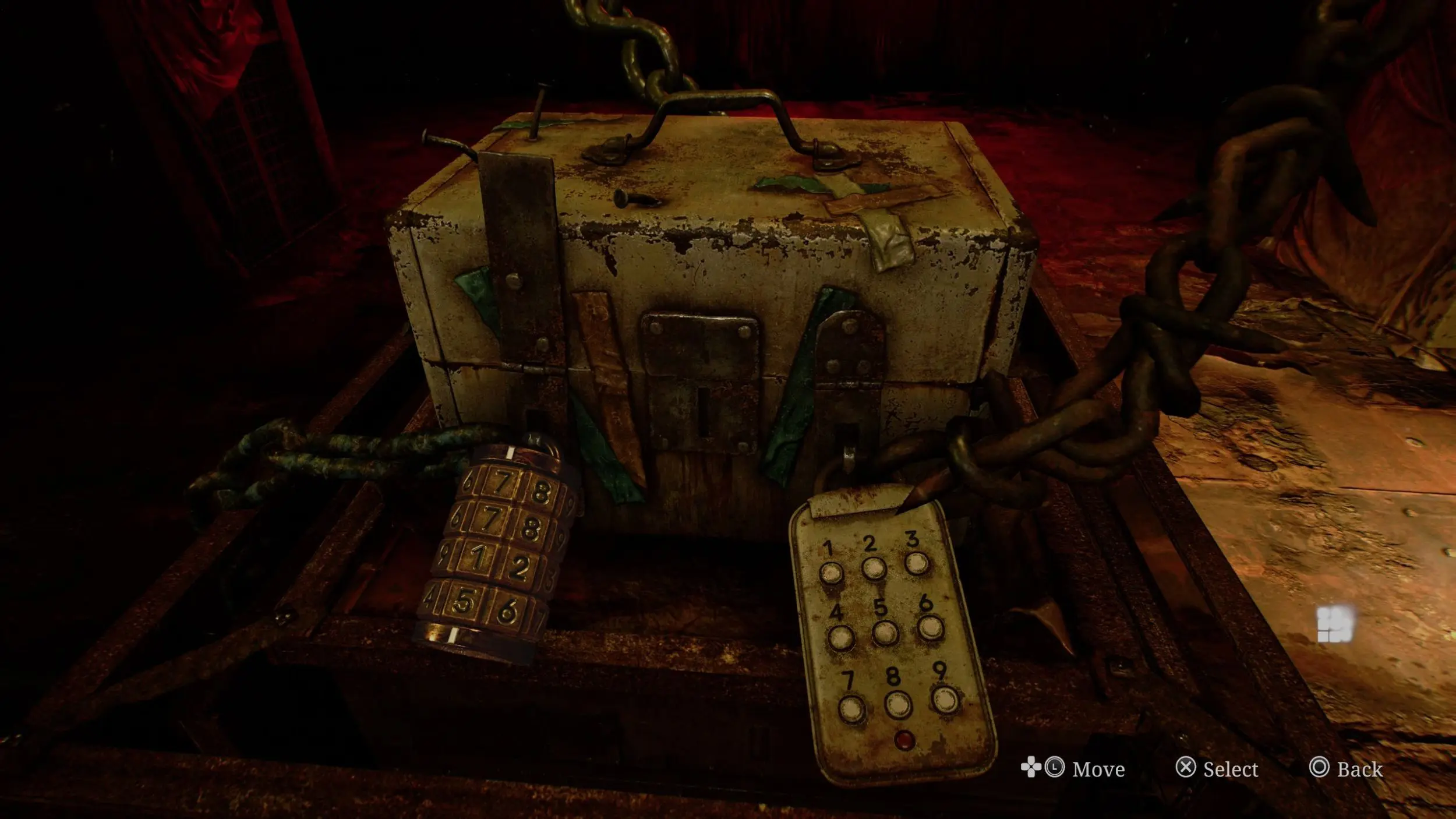Push keypad button number 2
This screenshot has height=819, width=1456.
coord(874,568)
